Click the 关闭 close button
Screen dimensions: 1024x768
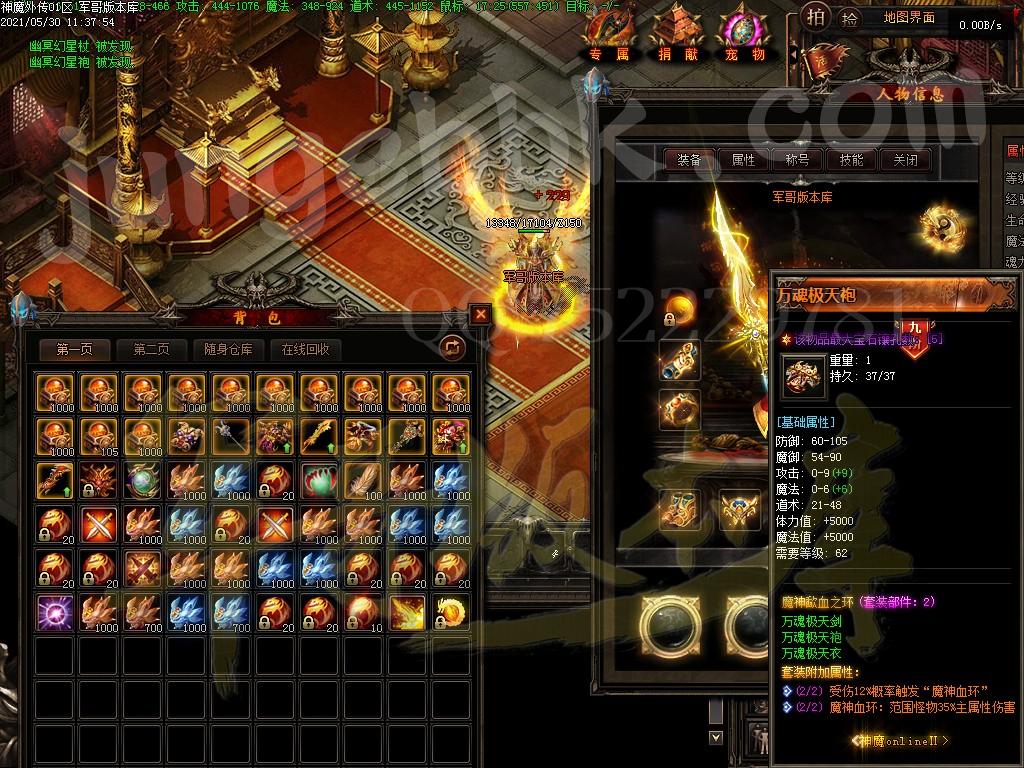905,160
